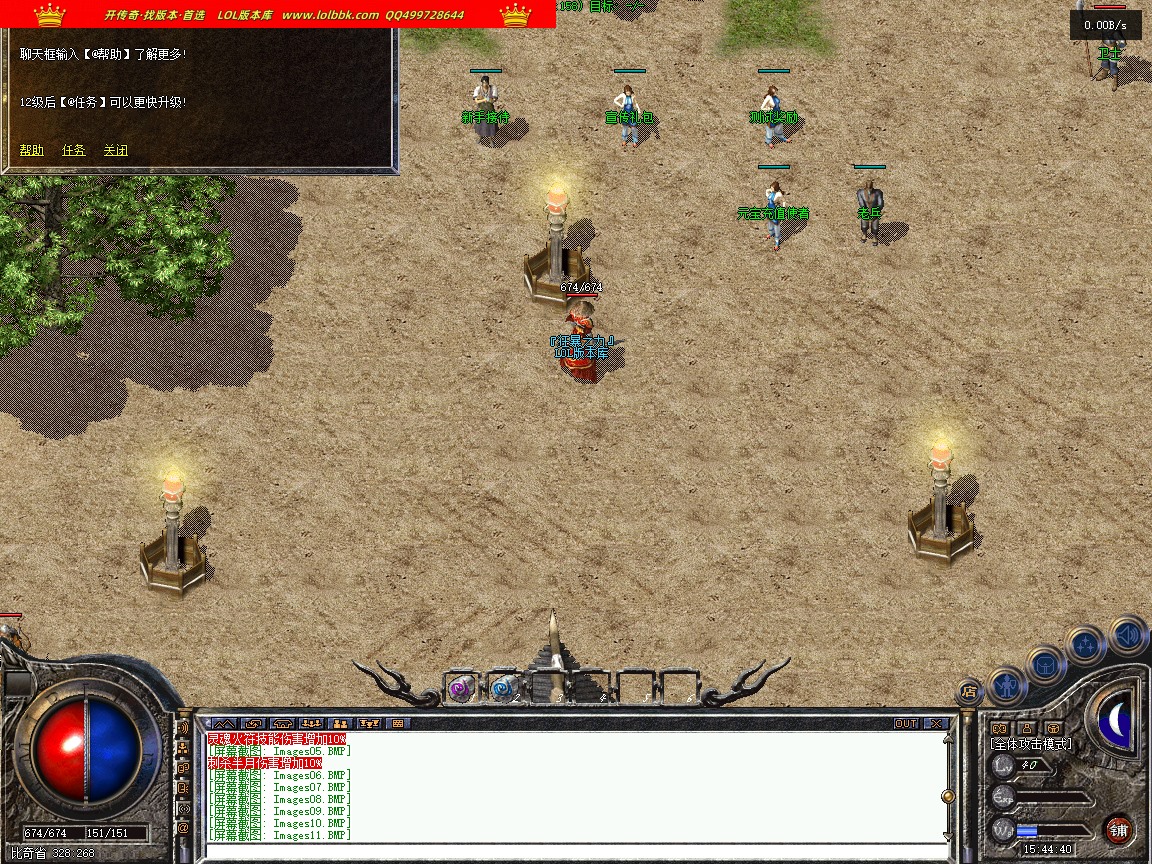The width and height of the screenshot is (1152, 864).
Task: Close the chat panel with X
Action: click(936, 723)
